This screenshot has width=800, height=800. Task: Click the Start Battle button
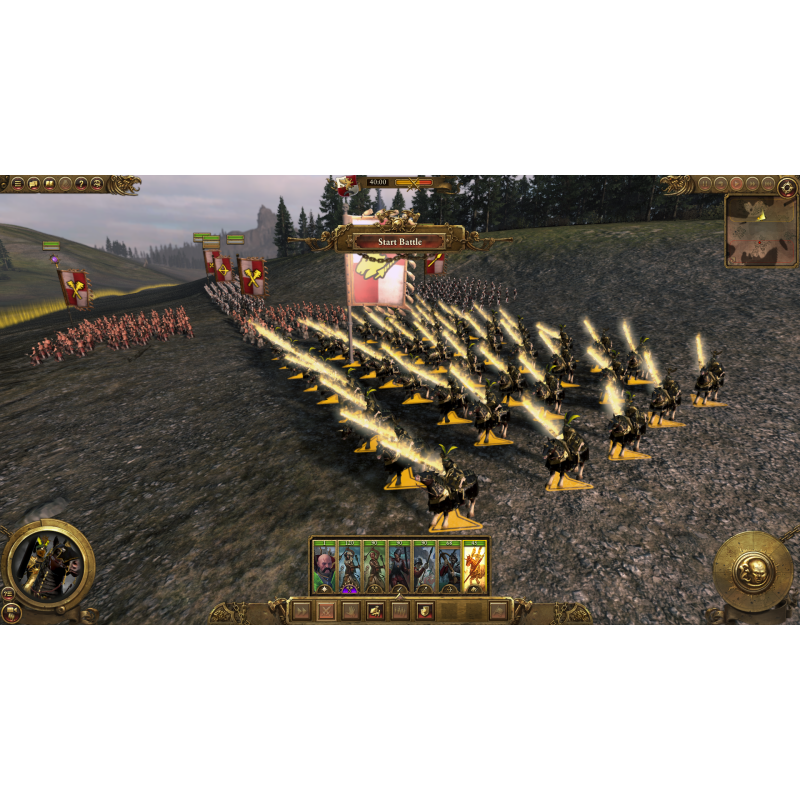[x=400, y=242]
